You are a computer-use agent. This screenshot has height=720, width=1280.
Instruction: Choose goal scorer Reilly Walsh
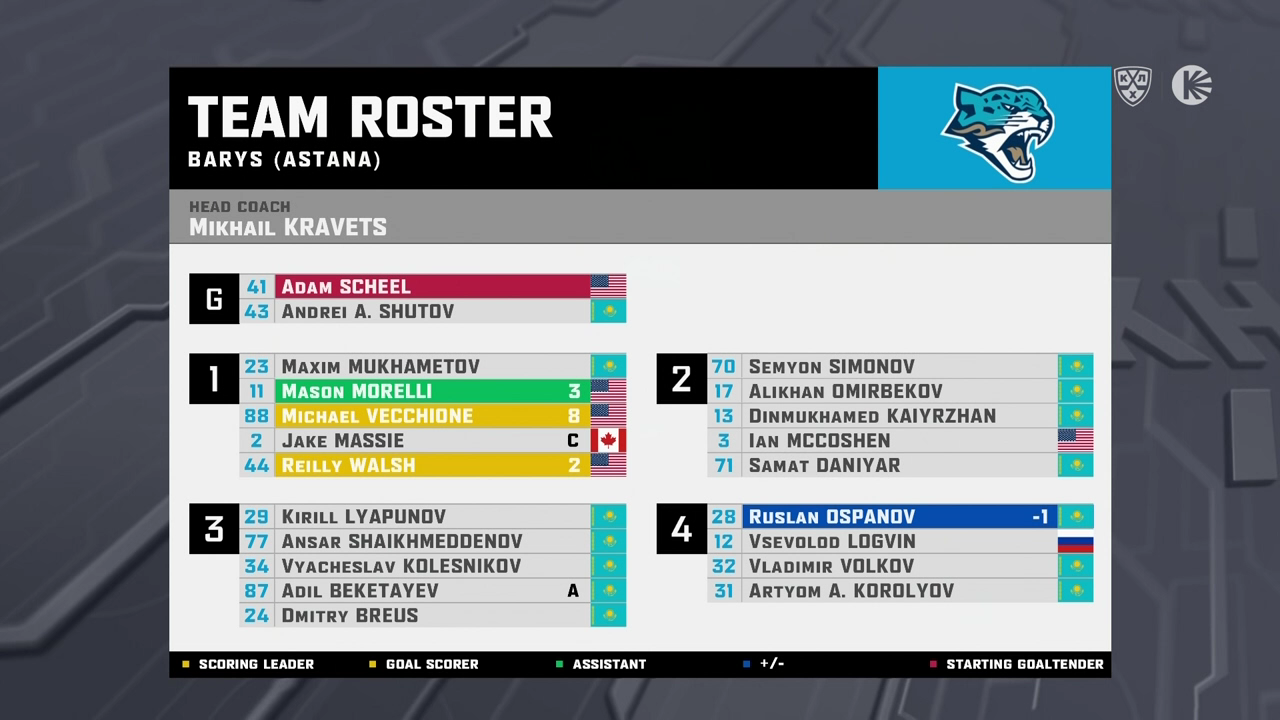click(x=432, y=465)
